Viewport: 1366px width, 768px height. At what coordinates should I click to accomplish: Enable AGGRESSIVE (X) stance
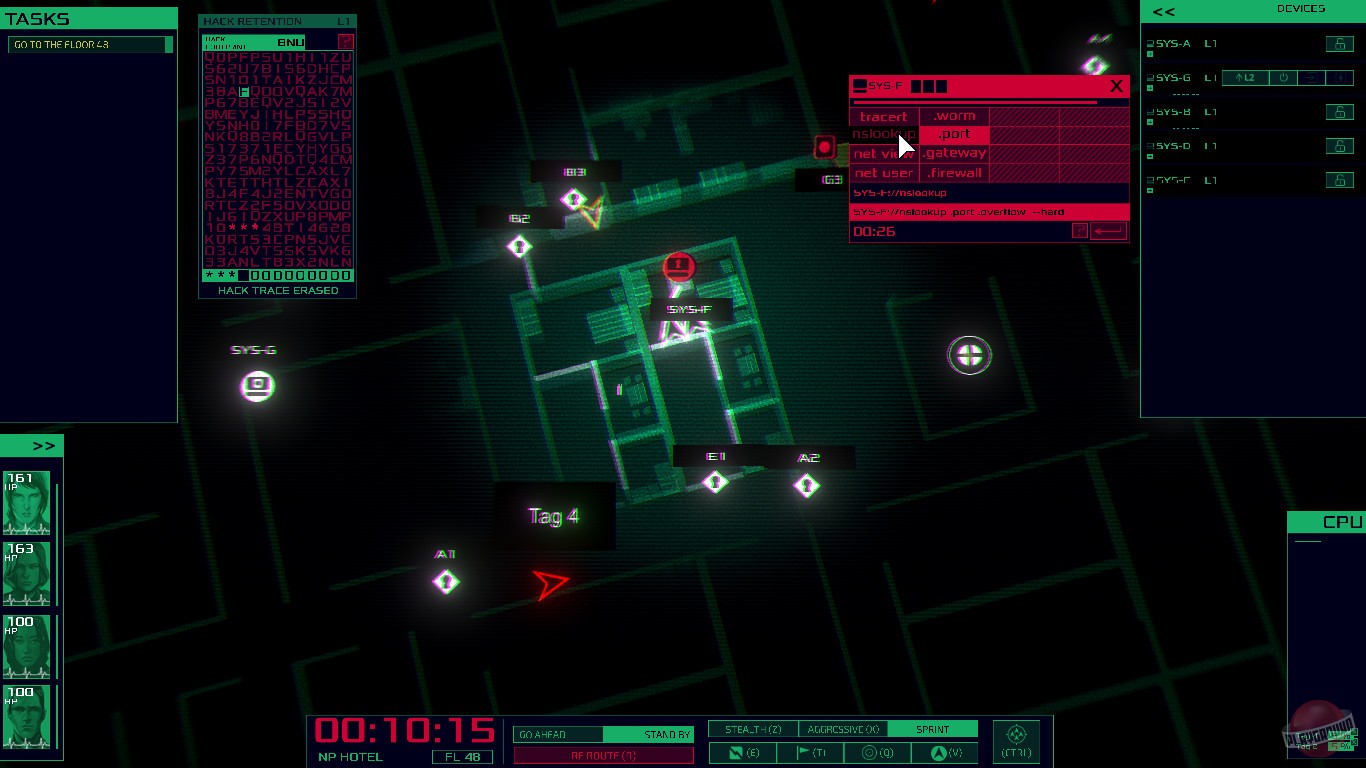(x=841, y=728)
